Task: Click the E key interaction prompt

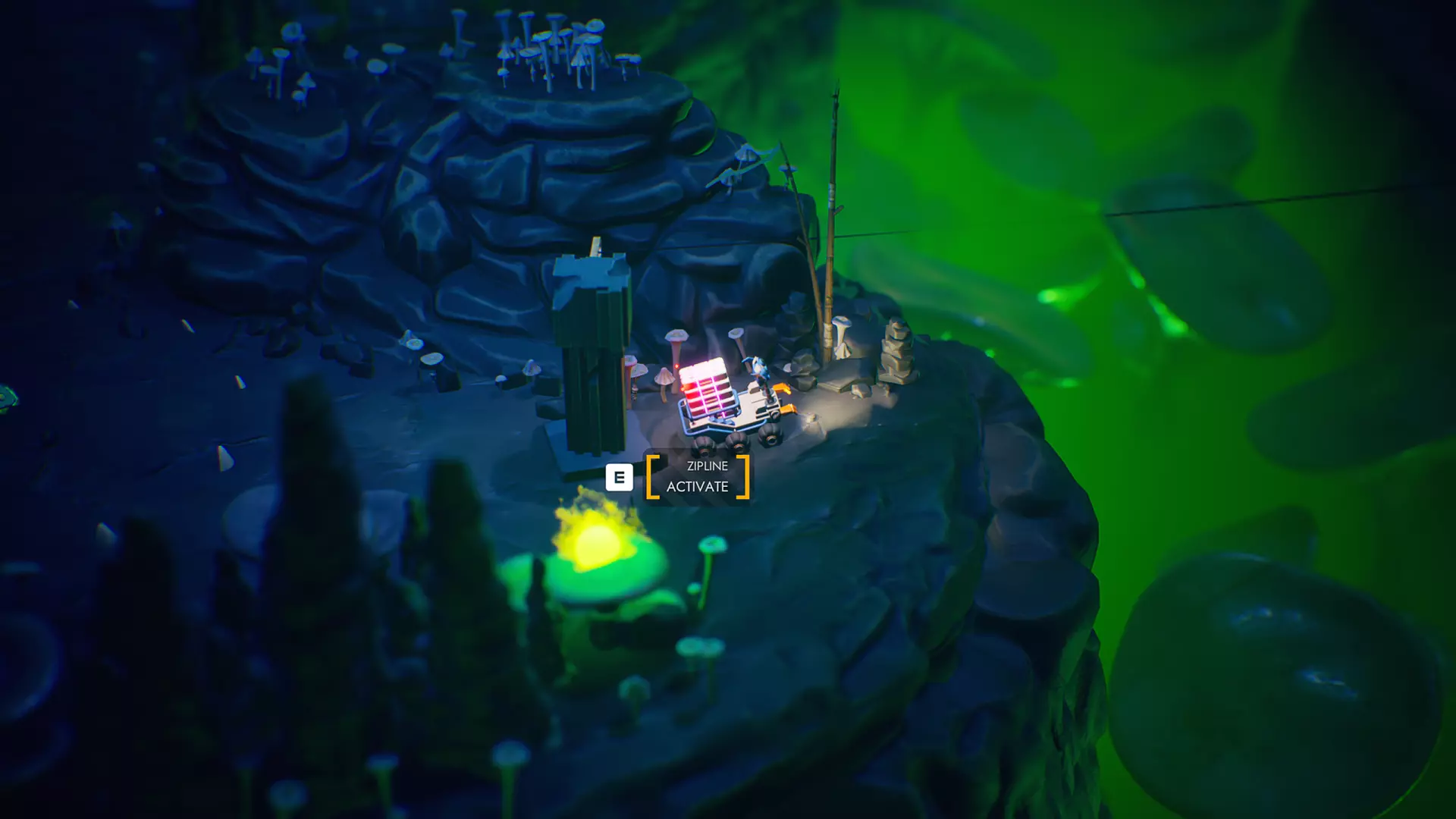Action: coord(620,476)
